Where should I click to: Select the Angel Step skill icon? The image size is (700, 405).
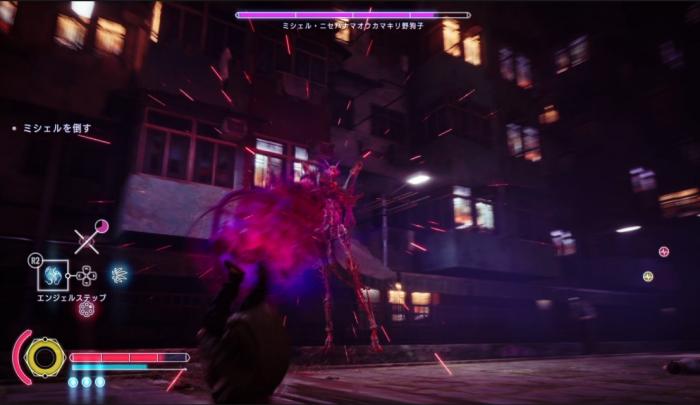(52, 274)
